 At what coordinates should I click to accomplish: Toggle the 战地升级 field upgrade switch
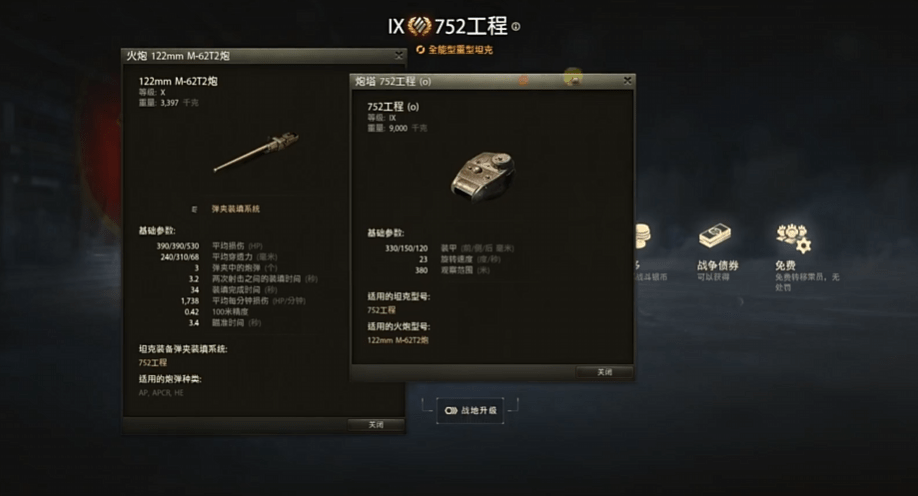tap(449, 410)
